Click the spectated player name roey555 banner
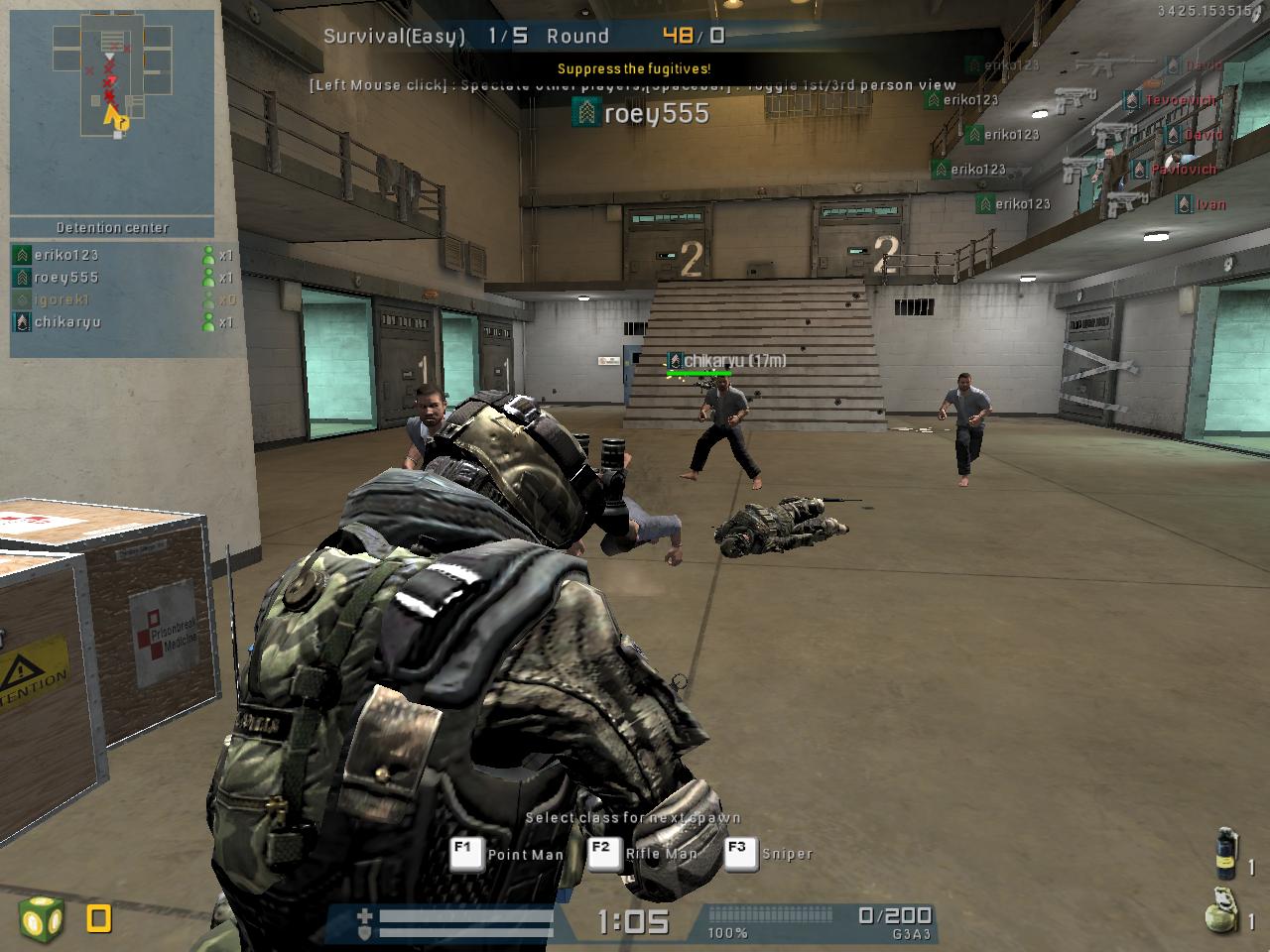This screenshot has width=1270, height=952. tap(642, 114)
